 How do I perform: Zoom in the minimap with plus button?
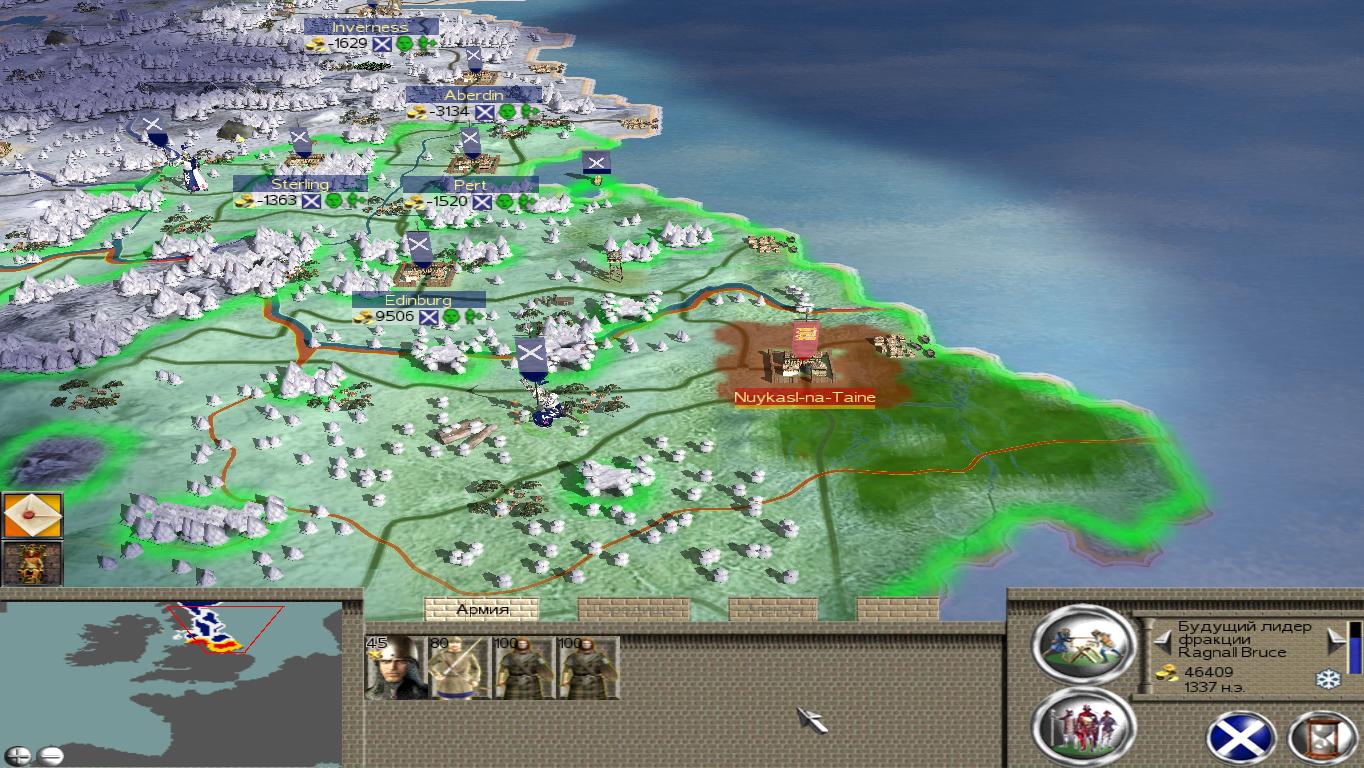pos(18,755)
